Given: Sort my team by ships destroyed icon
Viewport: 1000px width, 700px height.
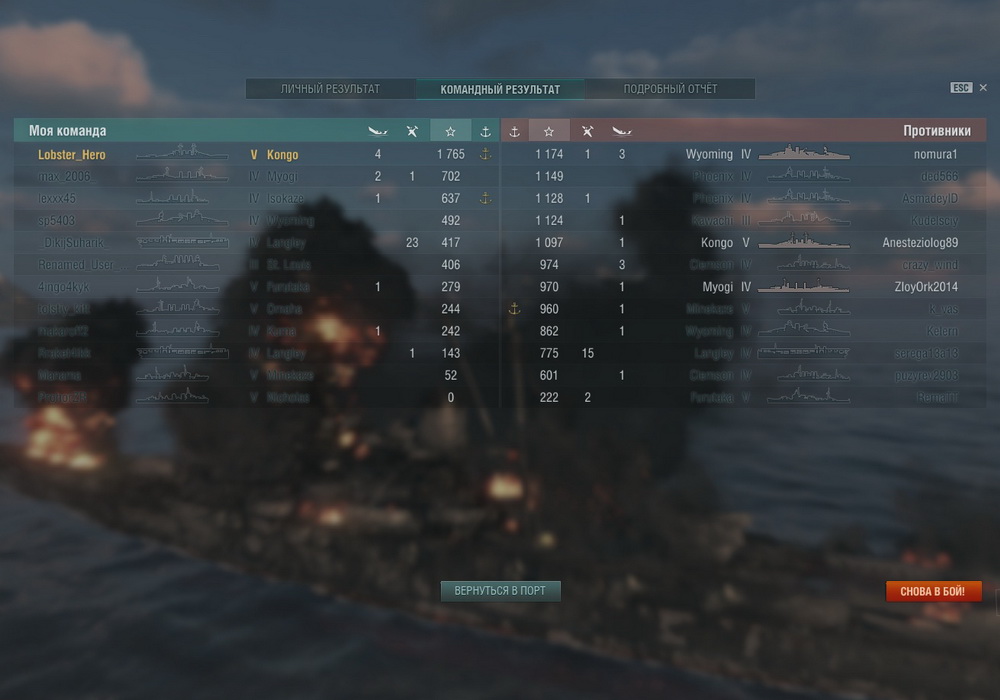Looking at the screenshot, I should coord(377,131).
